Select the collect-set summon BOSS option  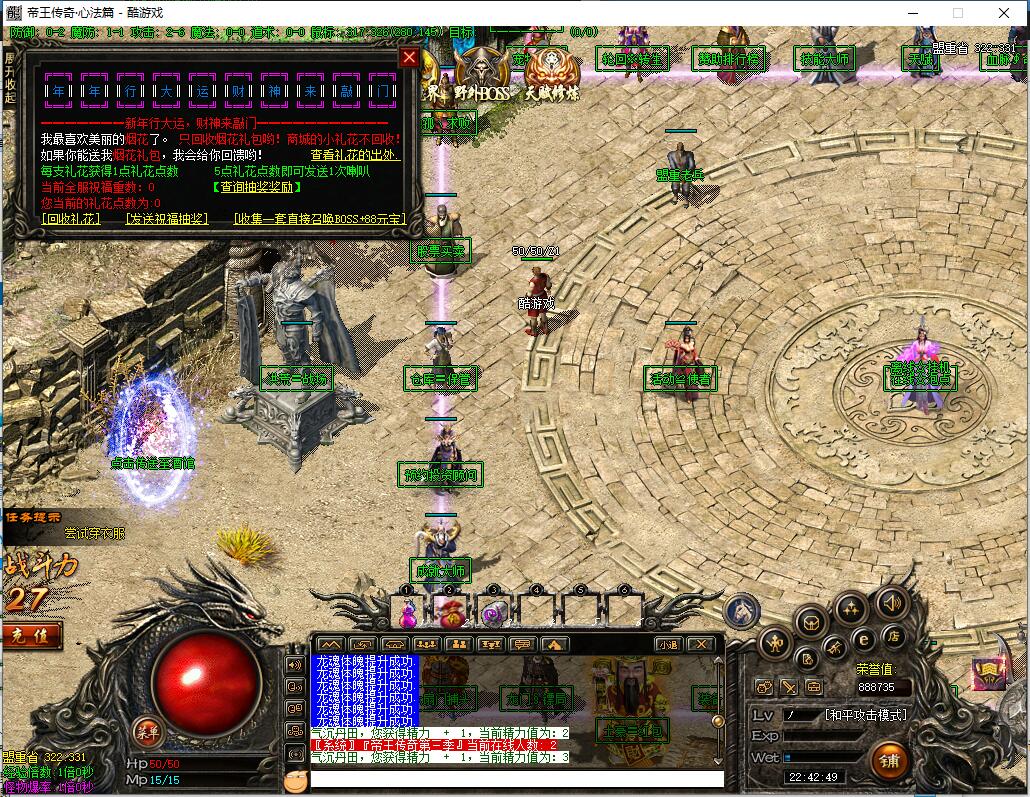320,218
